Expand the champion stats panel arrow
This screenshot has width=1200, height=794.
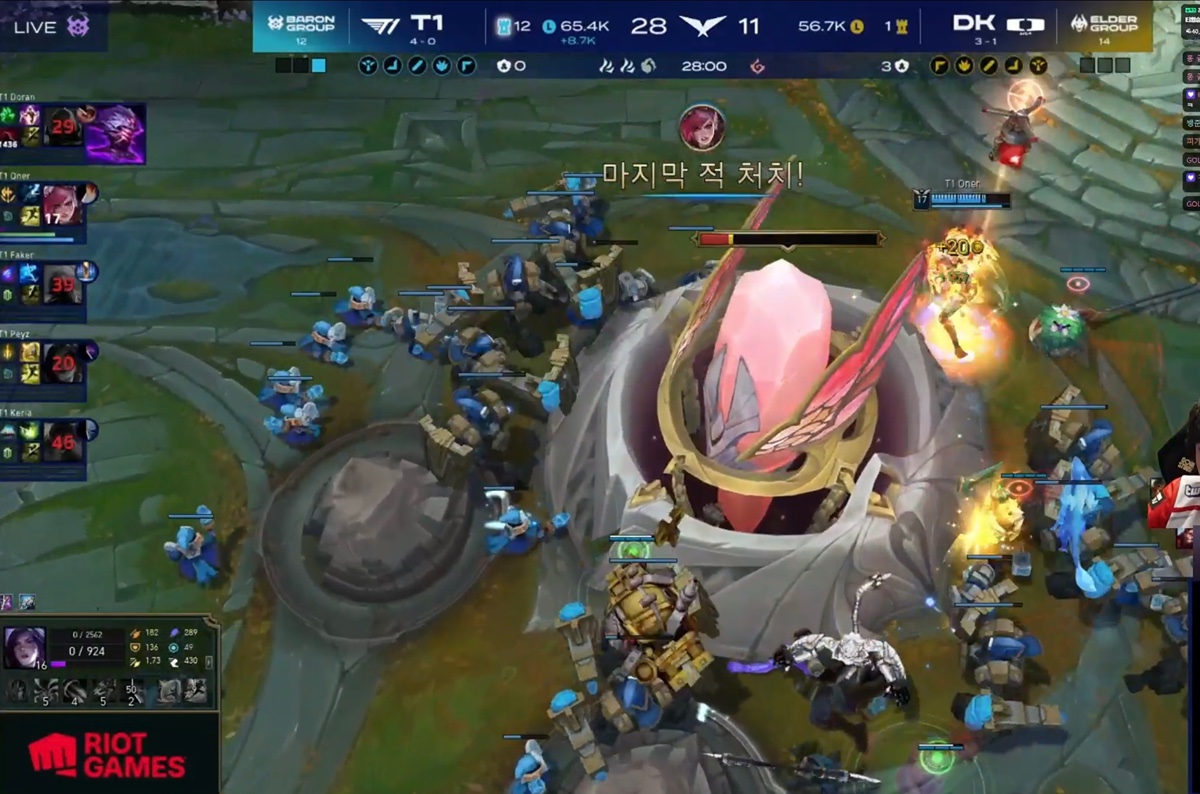click(x=208, y=662)
